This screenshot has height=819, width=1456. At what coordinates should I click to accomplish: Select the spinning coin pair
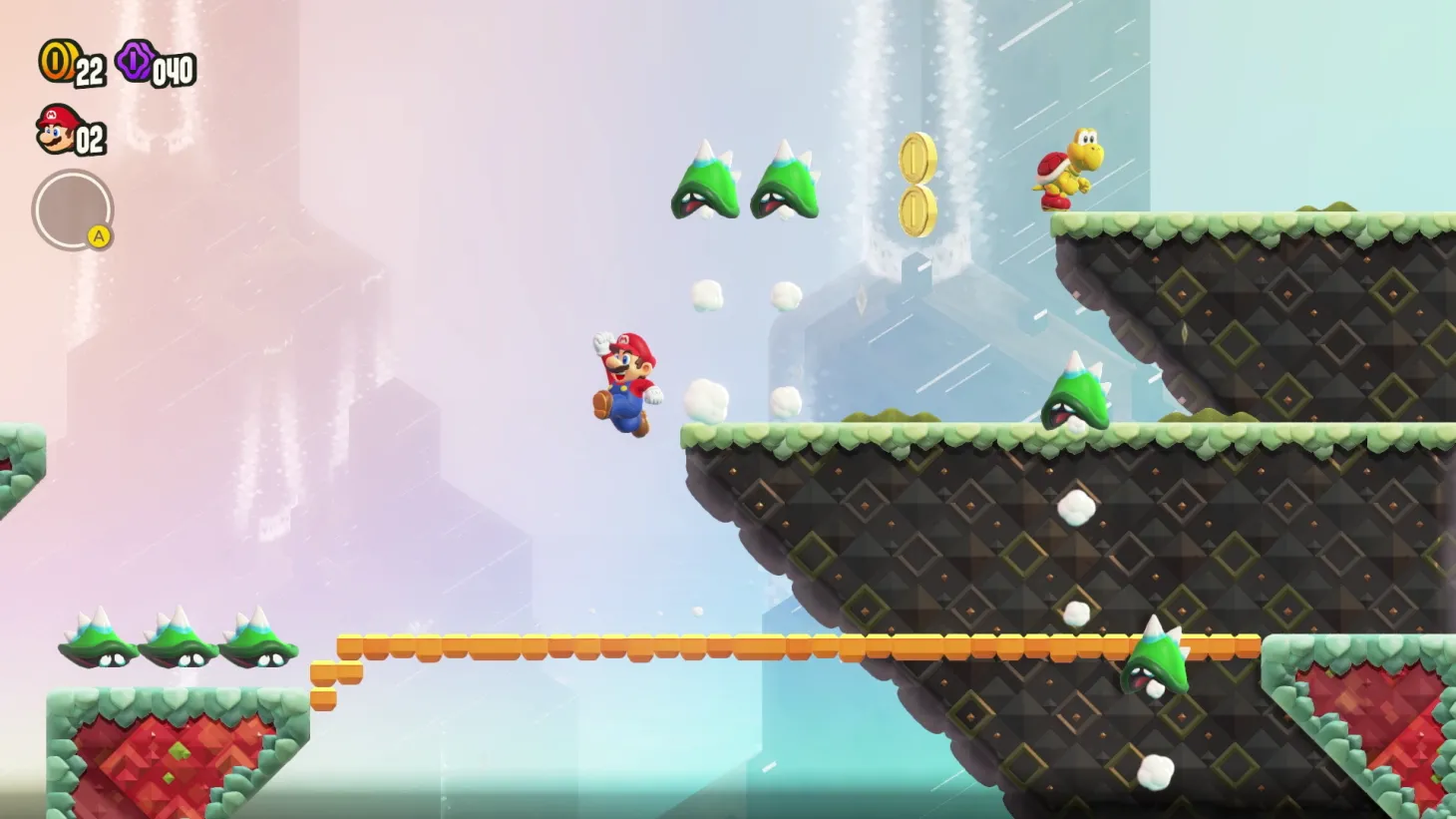tap(917, 180)
